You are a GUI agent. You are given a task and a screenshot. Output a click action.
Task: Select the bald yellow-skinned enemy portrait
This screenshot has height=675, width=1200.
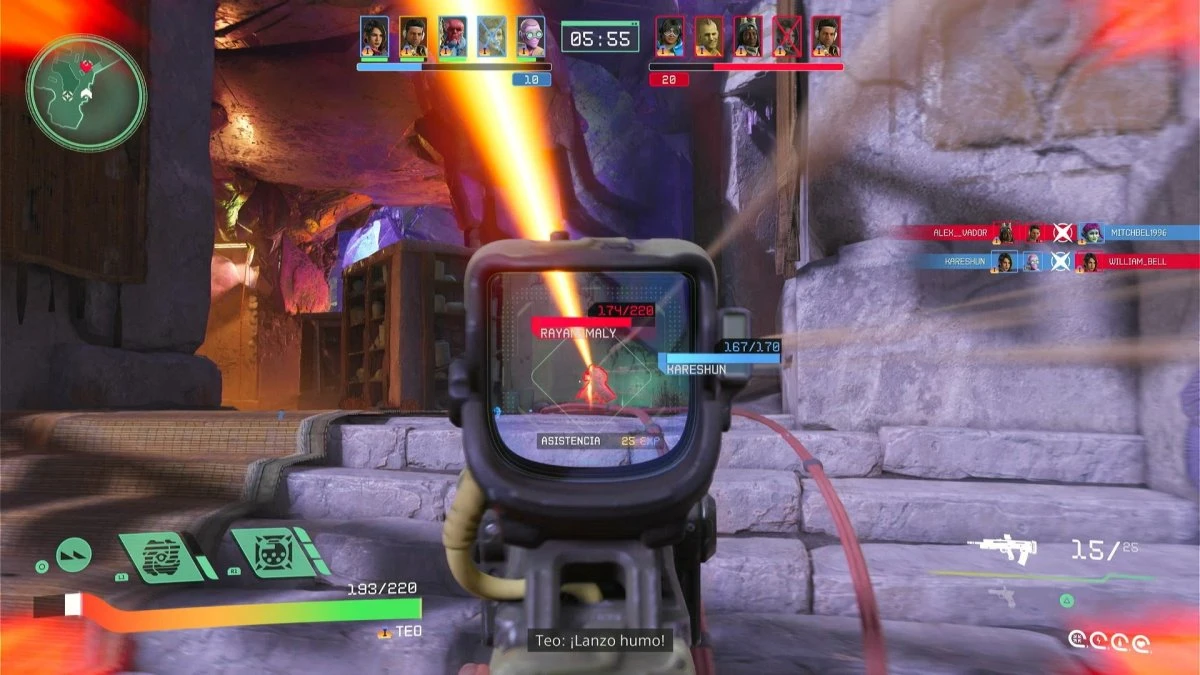pos(709,37)
